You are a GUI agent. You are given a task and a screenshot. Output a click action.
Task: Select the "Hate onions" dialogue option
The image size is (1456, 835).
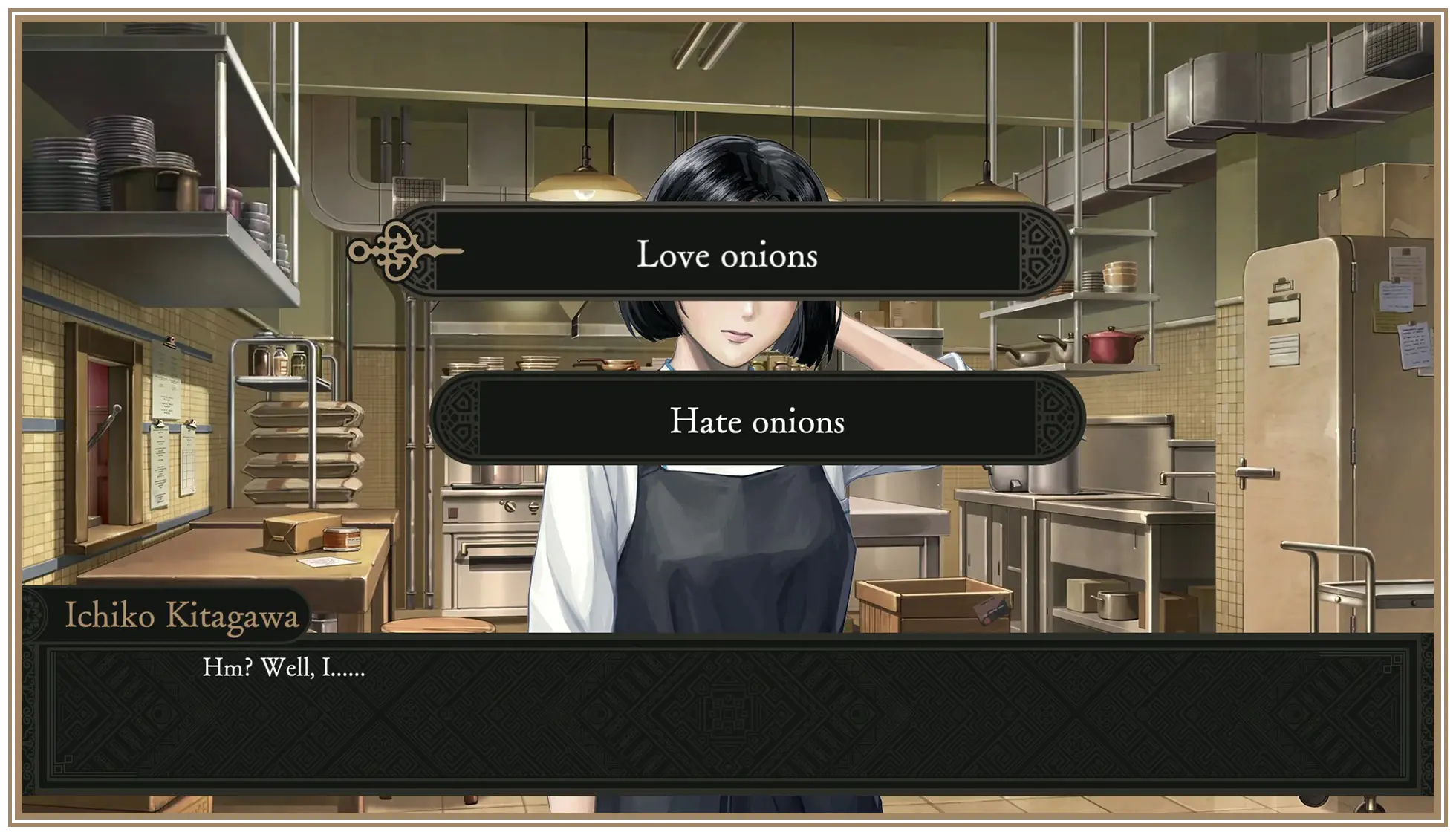coord(756,420)
